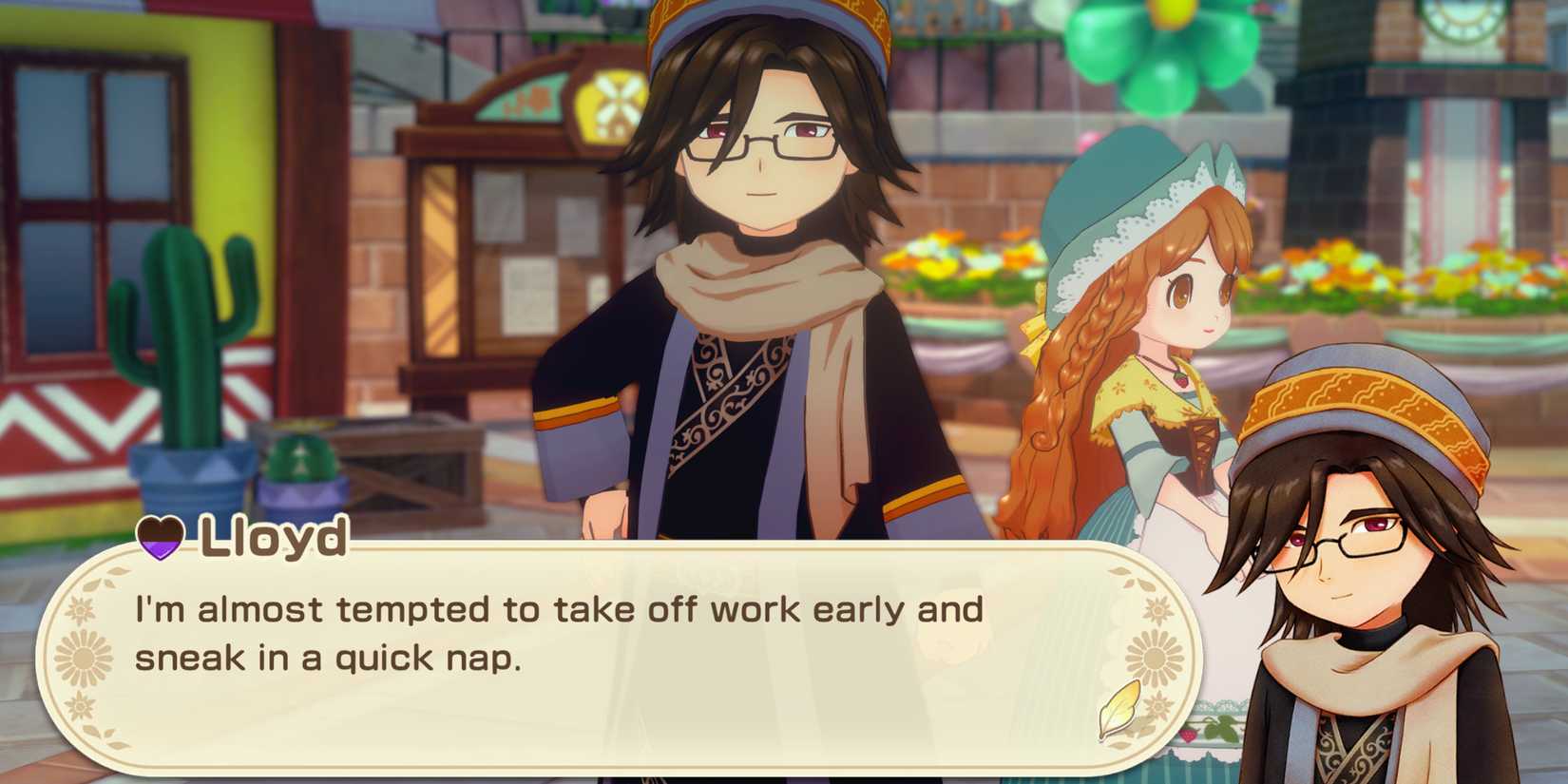Click Lloyd's scarf on the 3D model

click(x=760, y=285)
